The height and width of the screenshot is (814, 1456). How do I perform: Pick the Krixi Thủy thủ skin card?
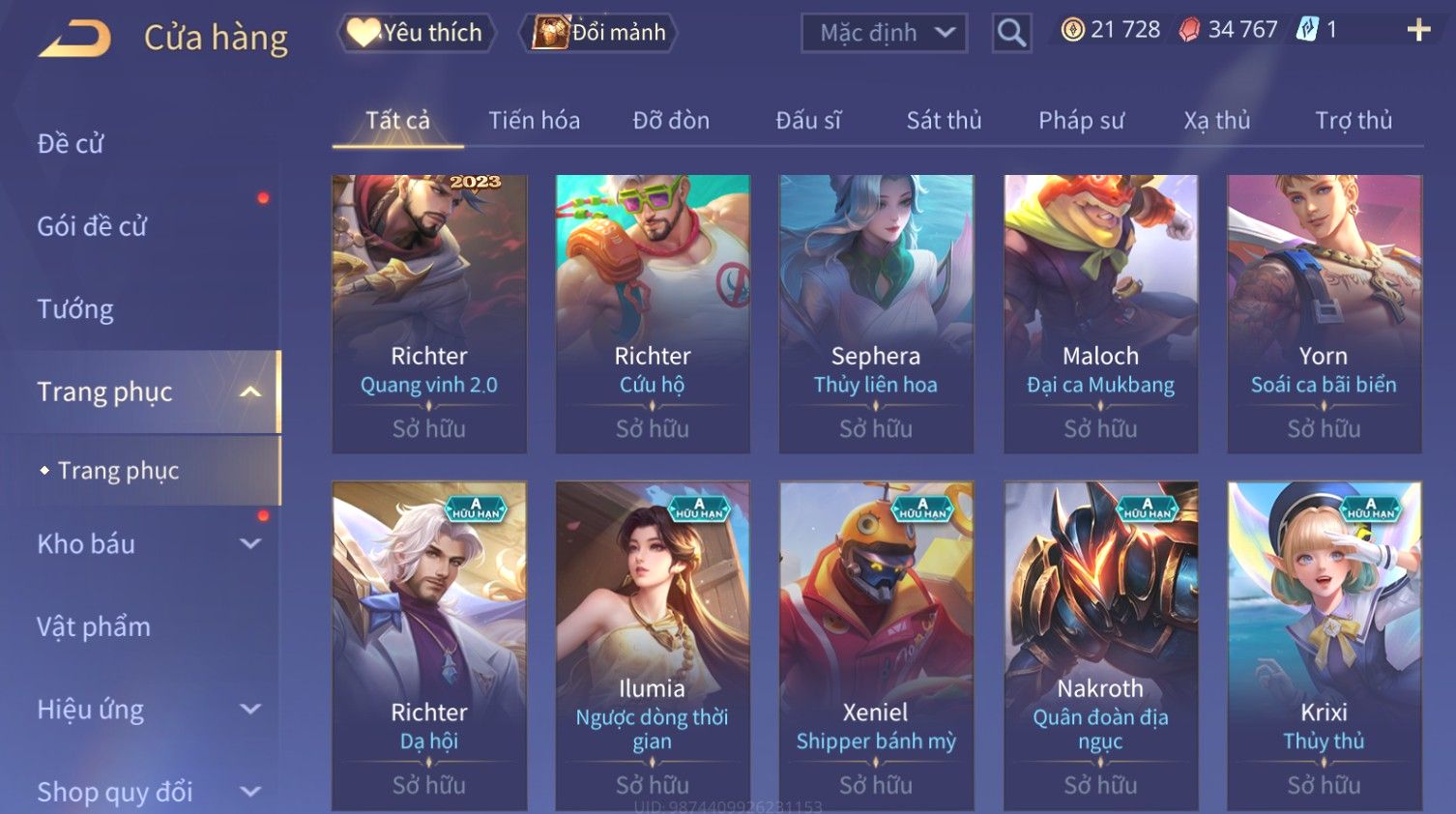coord(1324,645)
